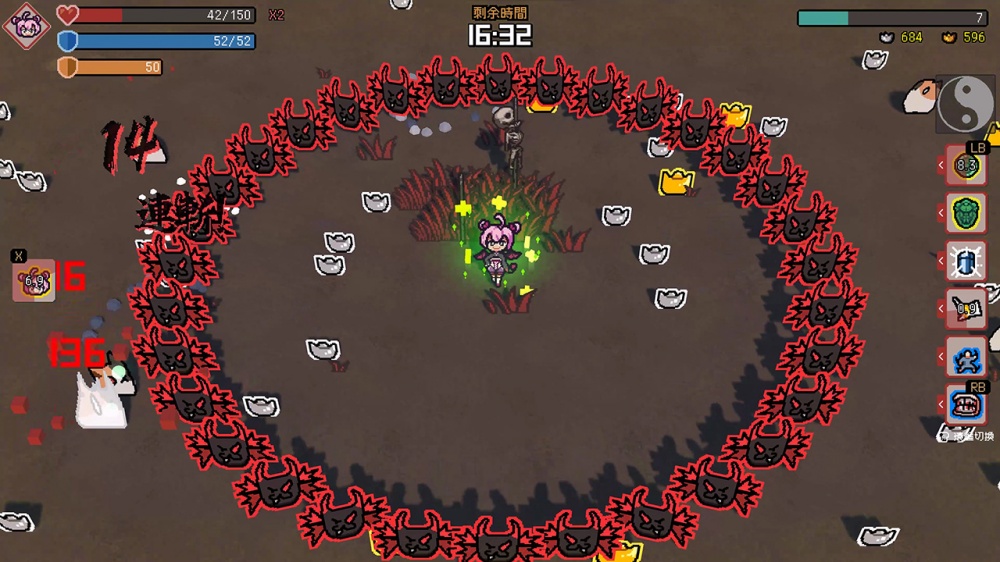The height and width of the screenshot is (562, 1000).
Task: Trigger the blue running figure skill
Action: pos(966,357)
